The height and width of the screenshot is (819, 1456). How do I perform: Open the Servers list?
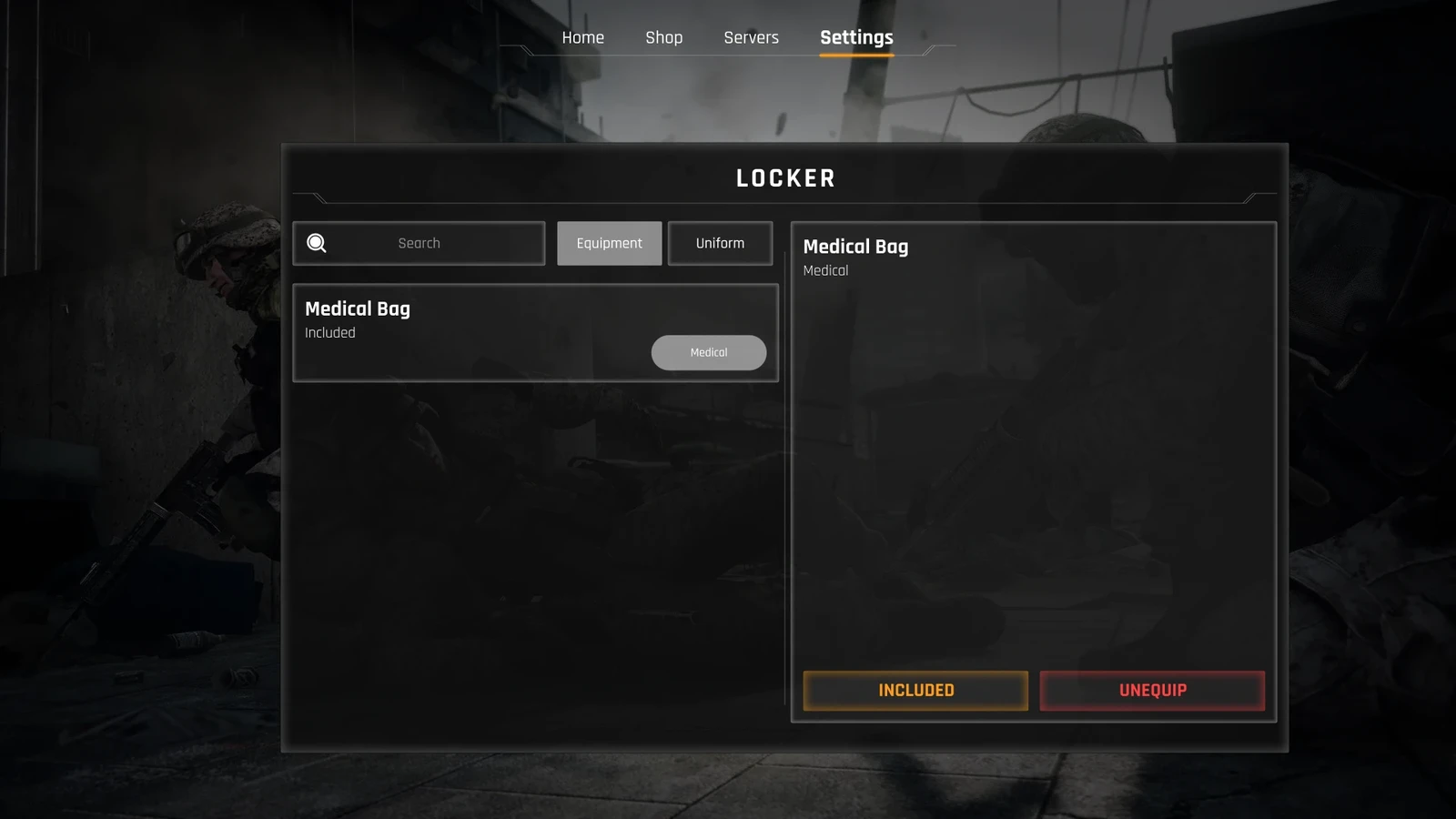point(751,37)
